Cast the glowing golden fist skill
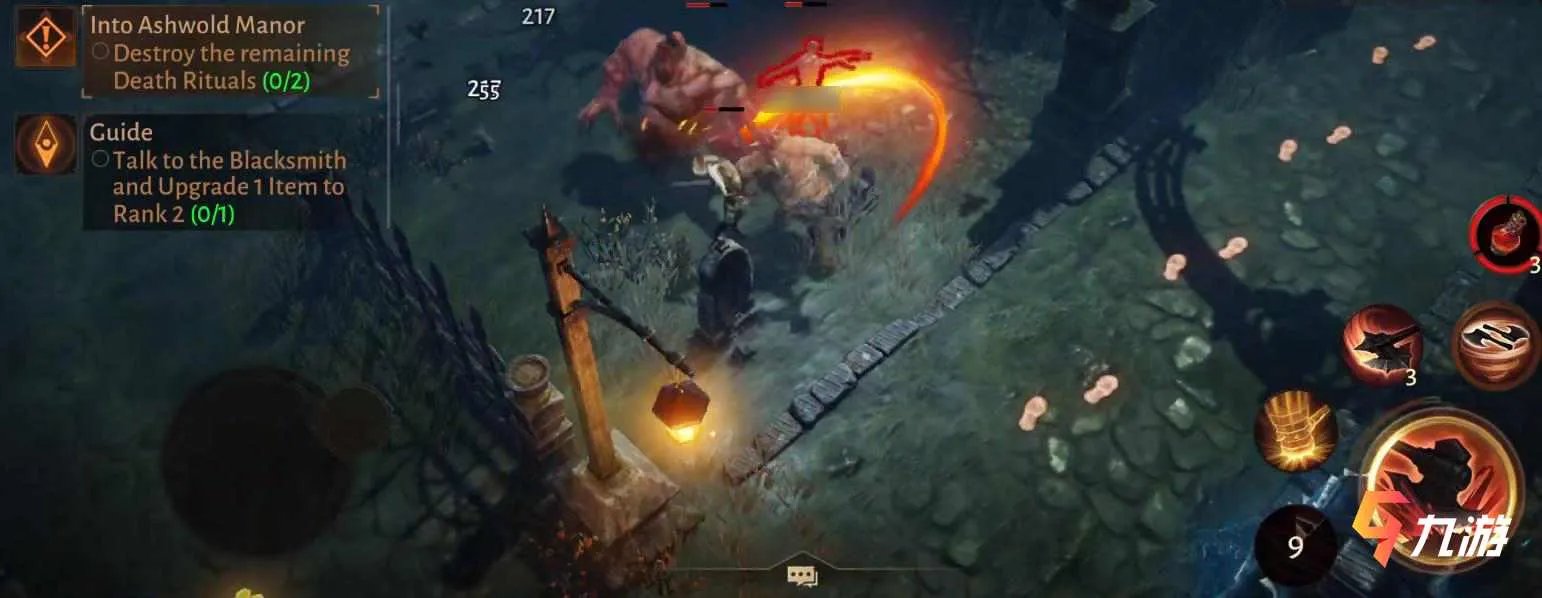The width and height of the screenshot is (1542, 598). (x=1296, y=431)
